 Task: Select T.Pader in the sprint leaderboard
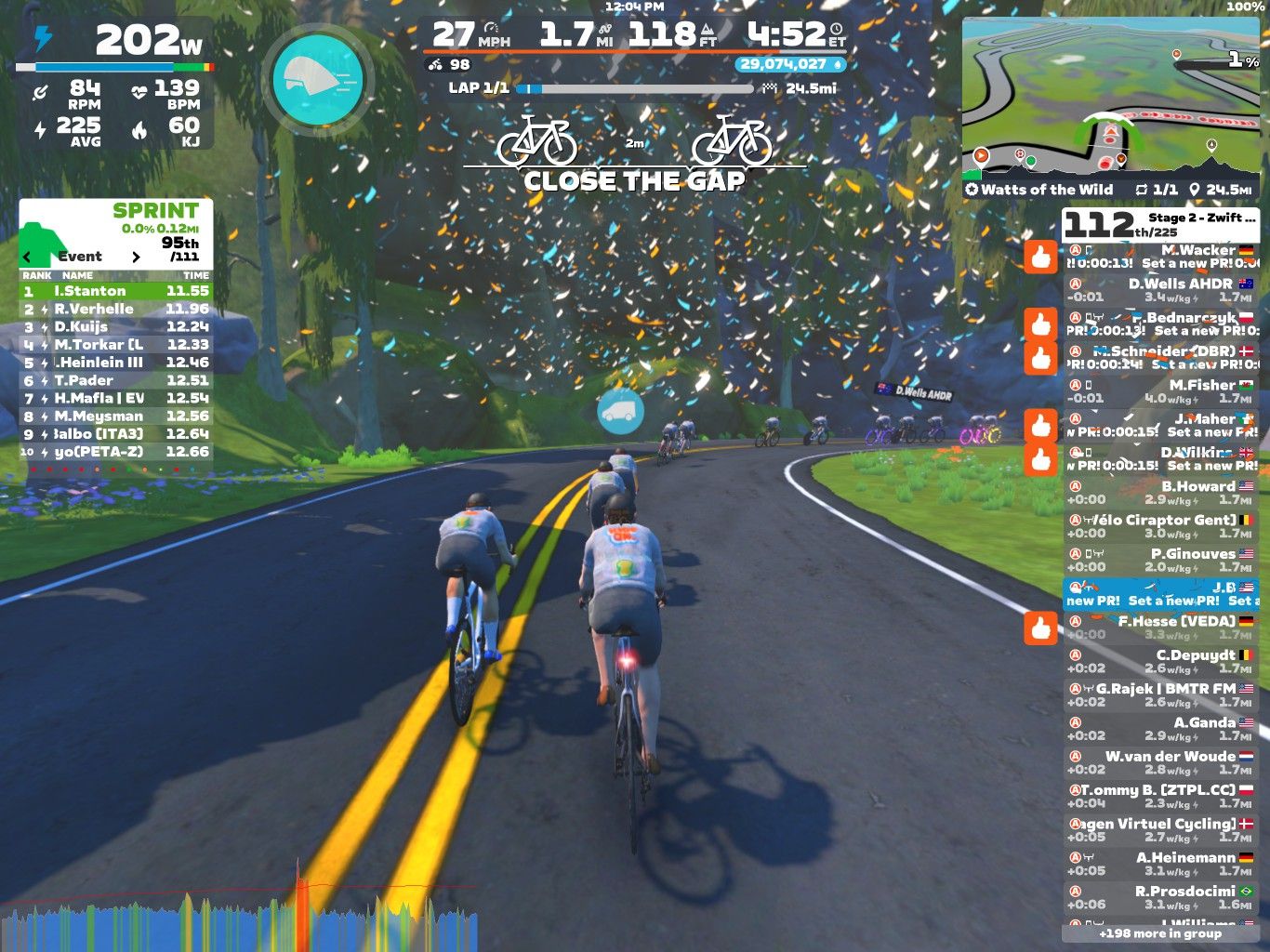coord(116,380)
